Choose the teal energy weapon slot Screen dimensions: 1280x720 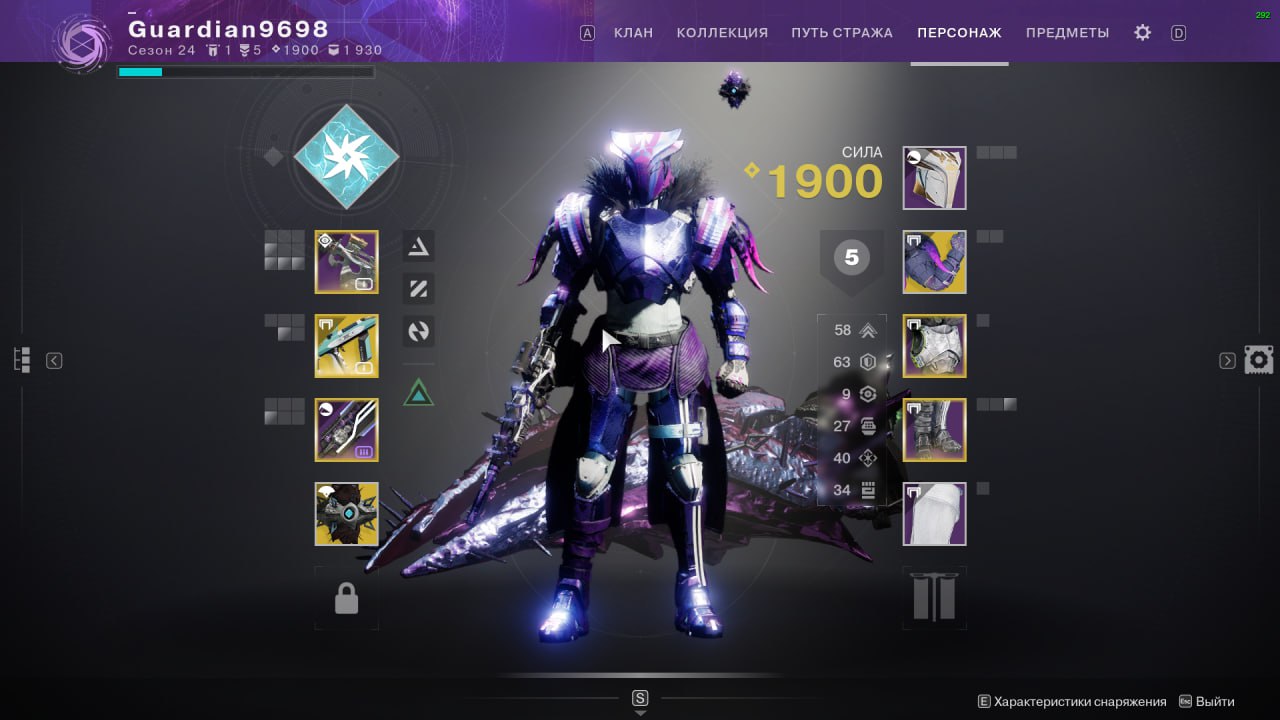[x=346, y=346]
